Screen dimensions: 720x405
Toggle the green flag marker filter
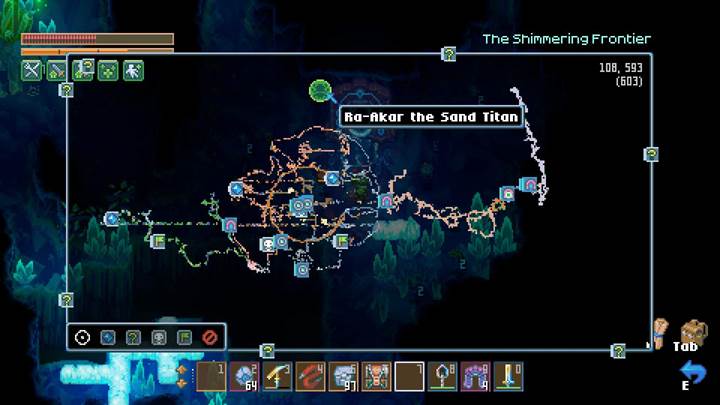[184, 338]
